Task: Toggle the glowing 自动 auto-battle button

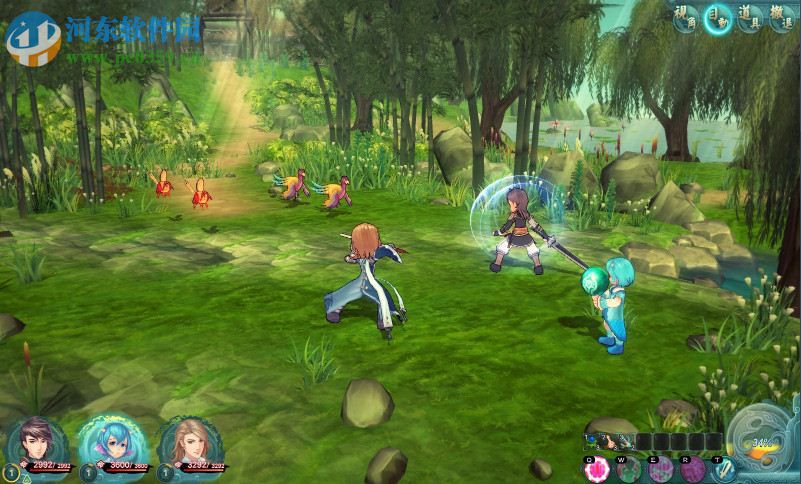Action: point(718,18)
